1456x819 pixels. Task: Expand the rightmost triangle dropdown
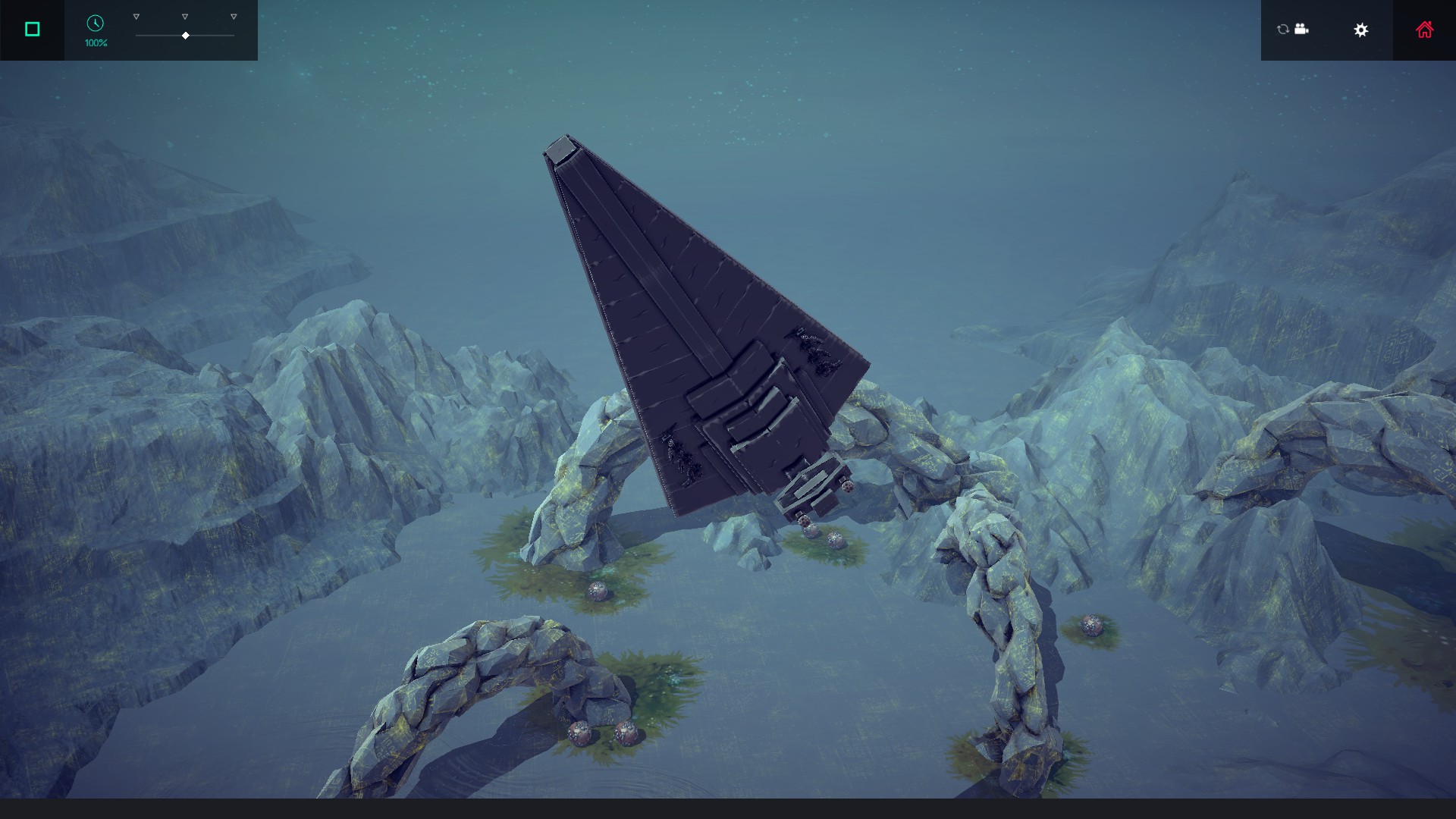[x=232, y=15]
